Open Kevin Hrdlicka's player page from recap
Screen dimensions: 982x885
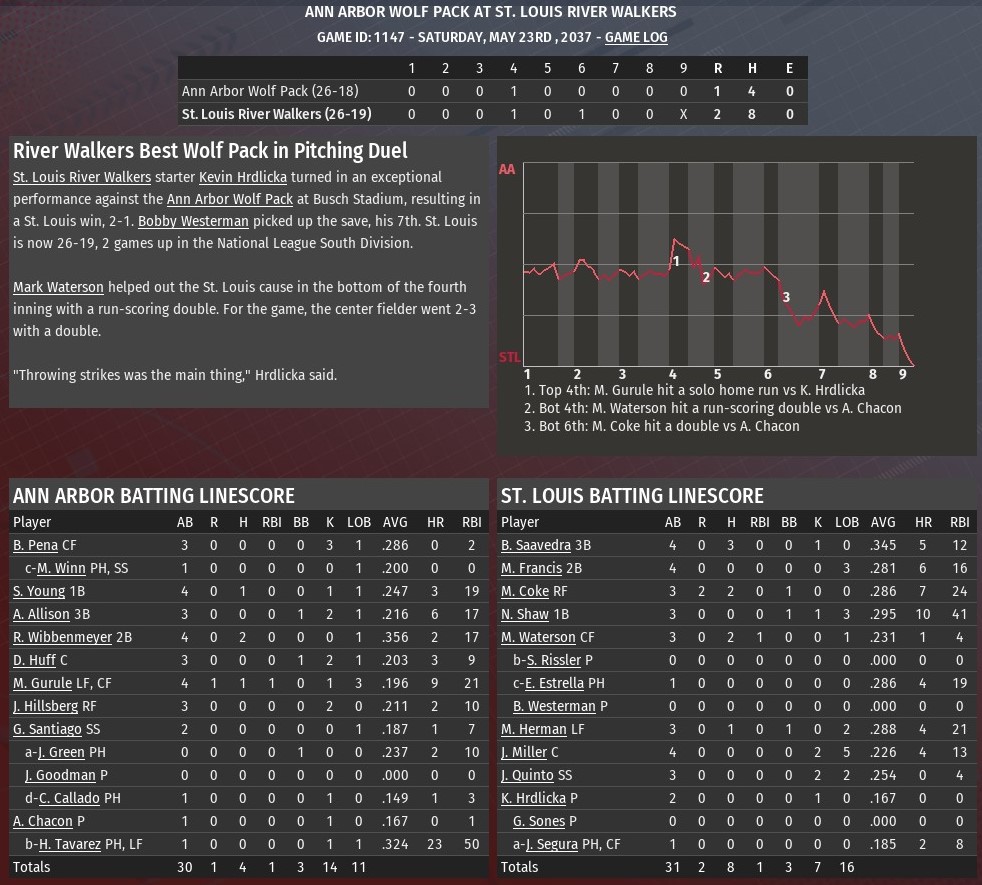click(x=243, y=177)
